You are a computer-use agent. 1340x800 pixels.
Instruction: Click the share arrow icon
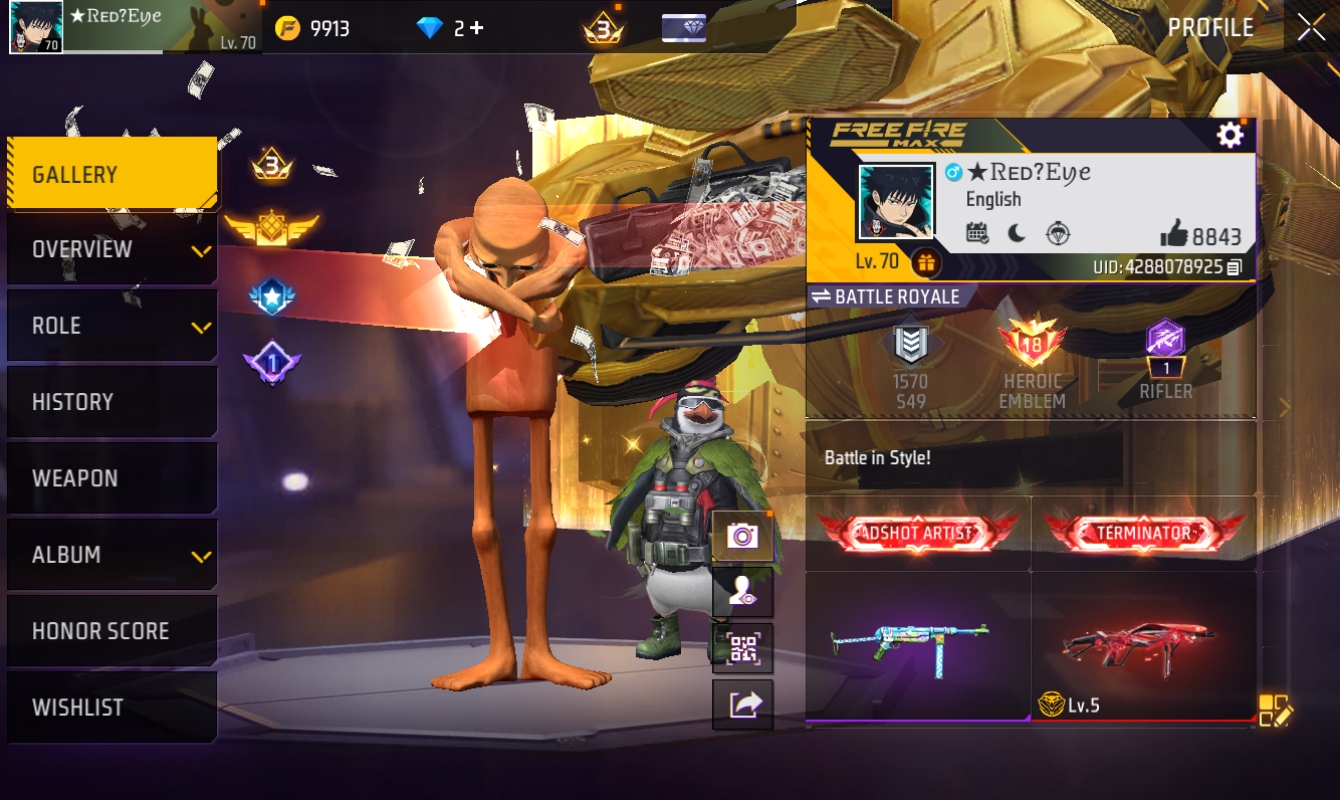pos(743,704)
